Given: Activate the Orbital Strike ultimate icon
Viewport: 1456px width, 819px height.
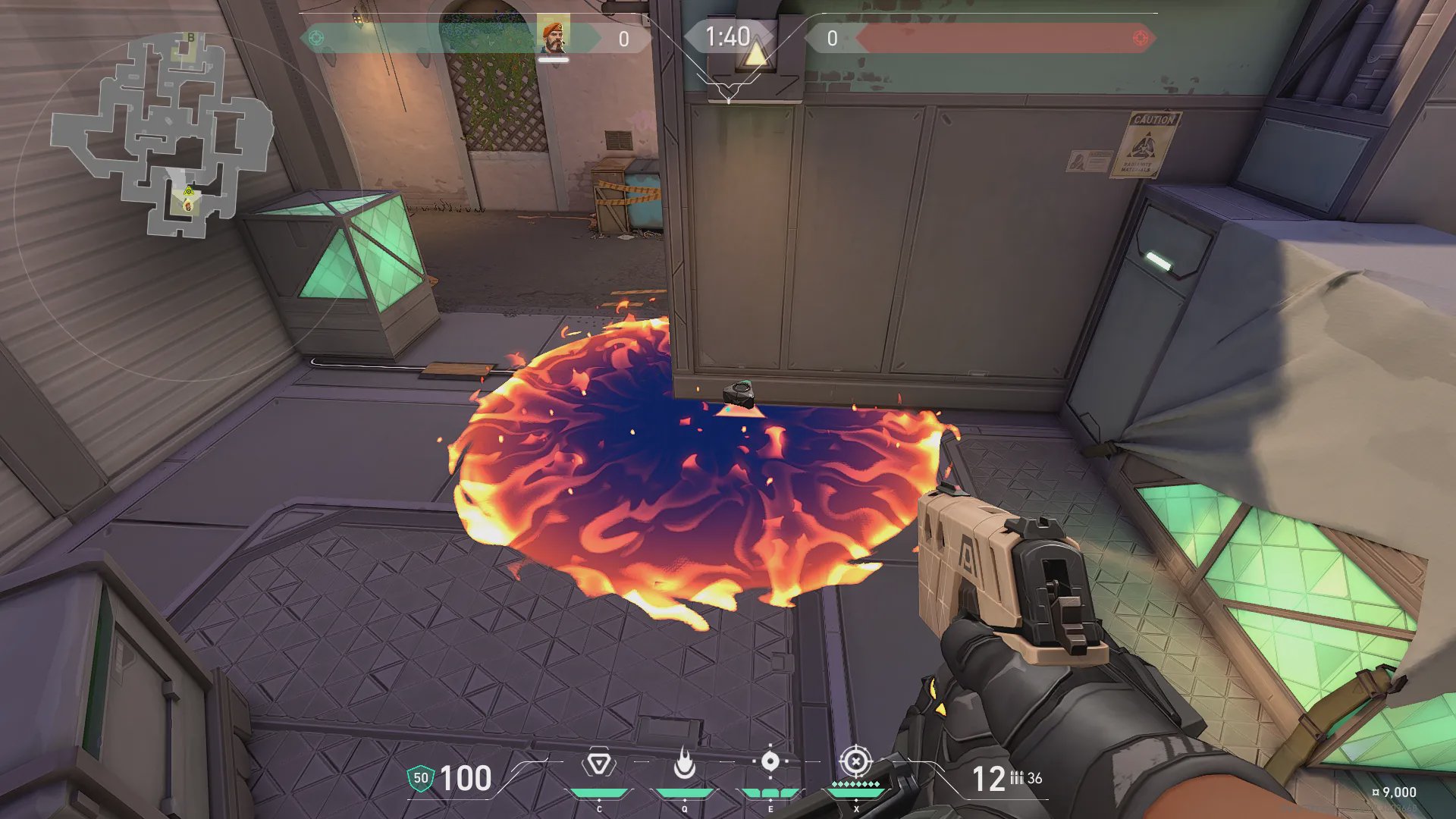Looking at the screenshot, I should 855,761.
